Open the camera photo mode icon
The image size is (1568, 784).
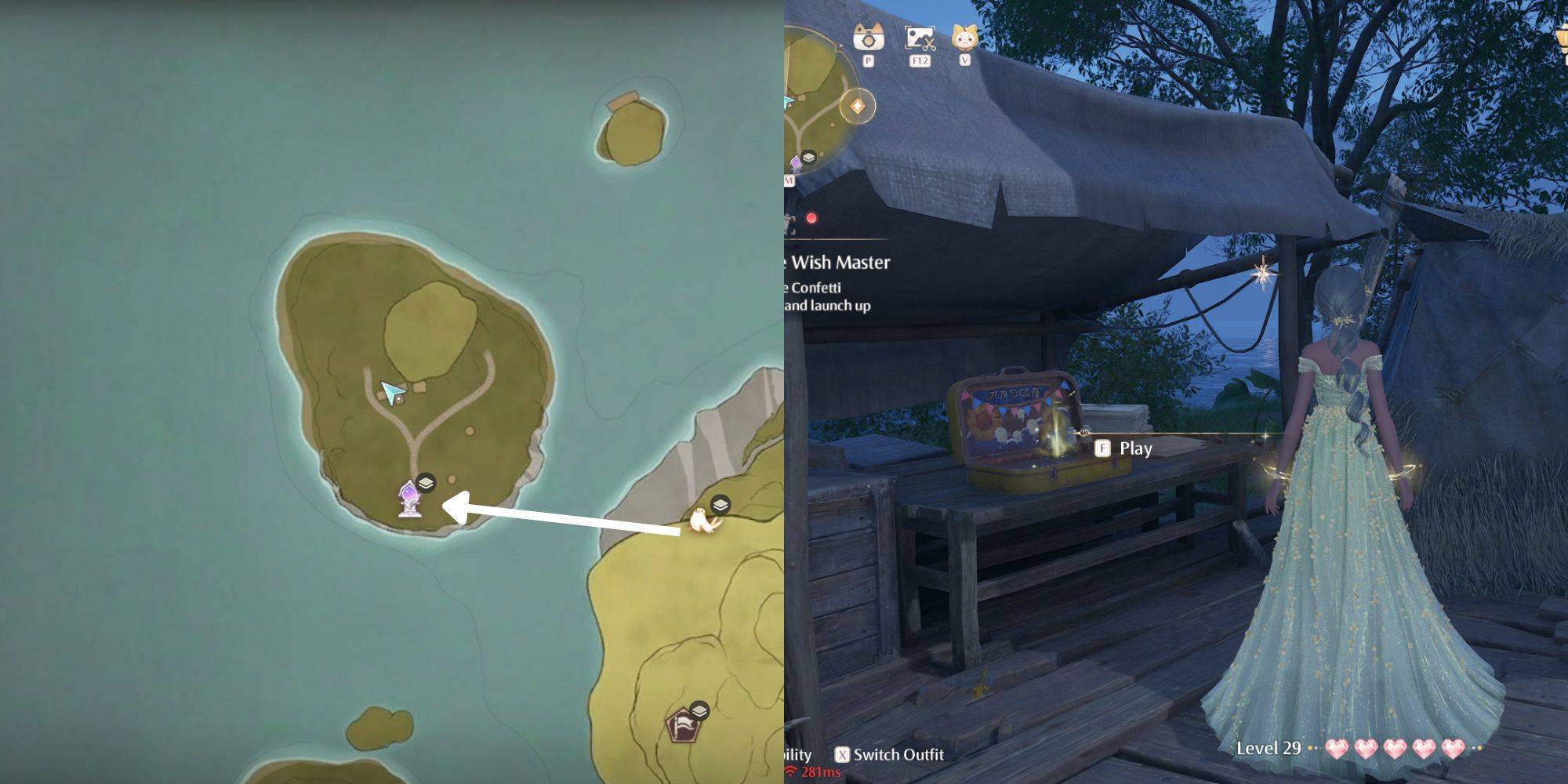tap(868, 38)
